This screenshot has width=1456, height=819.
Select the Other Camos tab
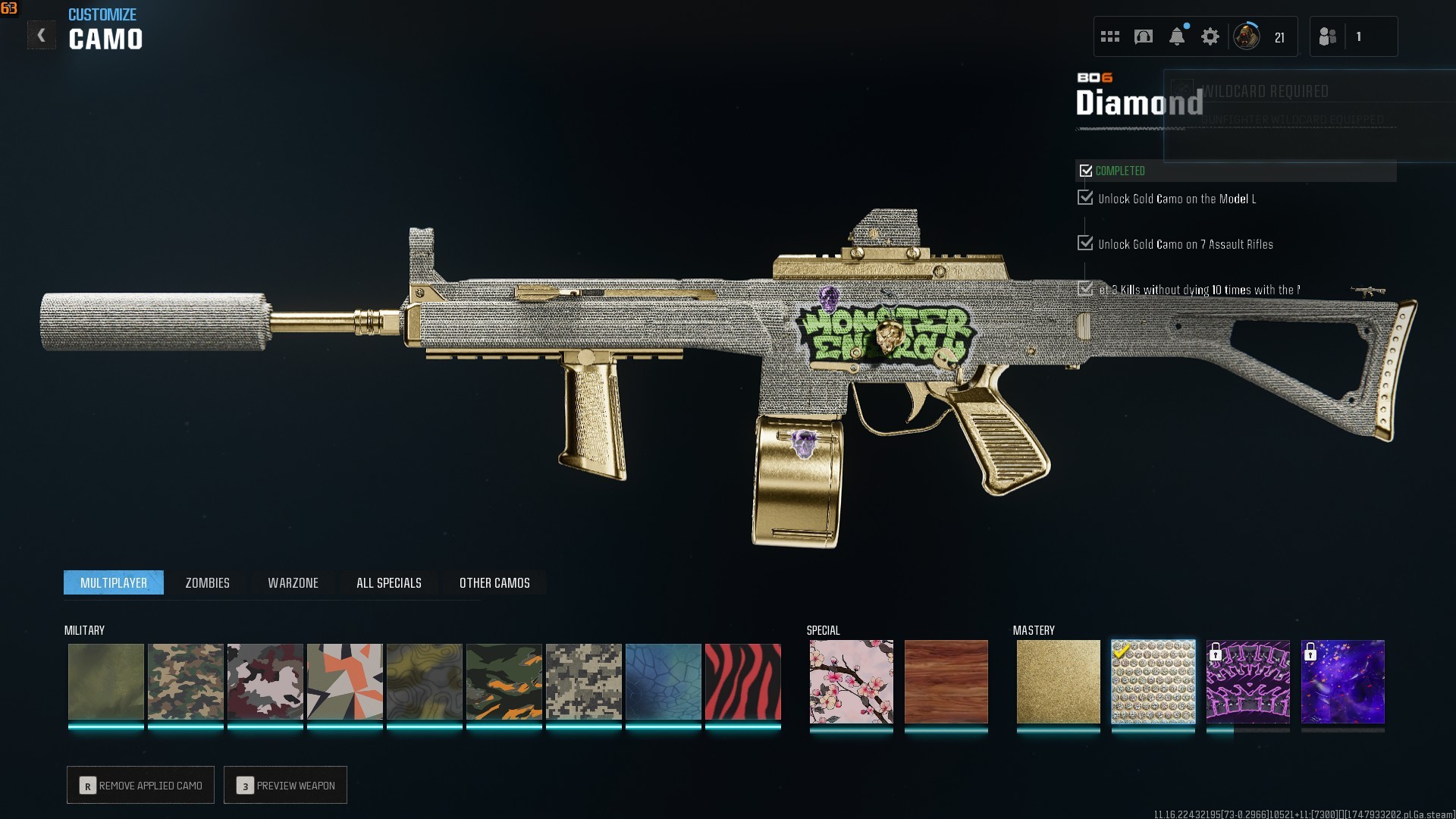(494, 582)
